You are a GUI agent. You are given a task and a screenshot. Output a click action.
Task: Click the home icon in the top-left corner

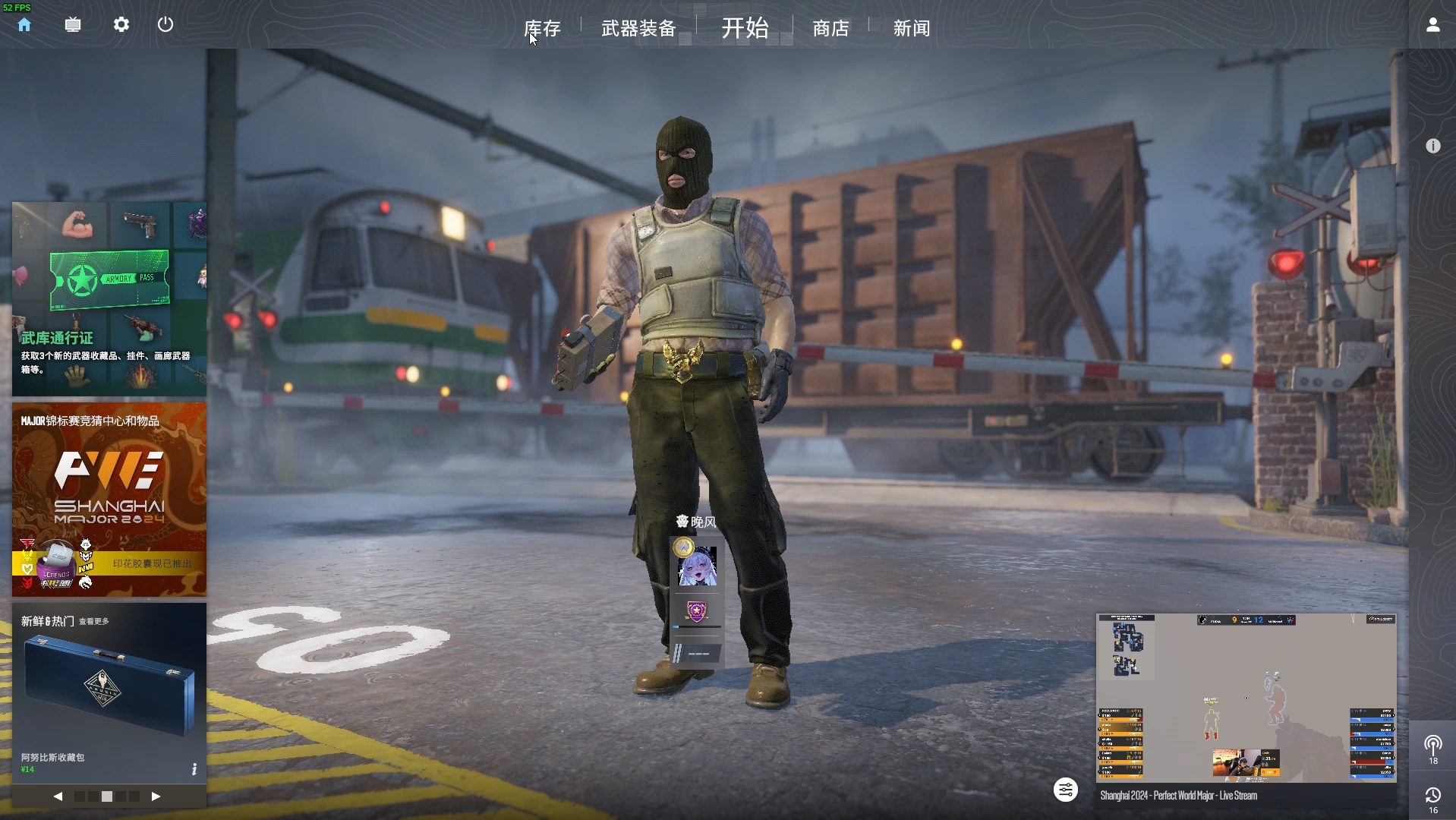25,25
